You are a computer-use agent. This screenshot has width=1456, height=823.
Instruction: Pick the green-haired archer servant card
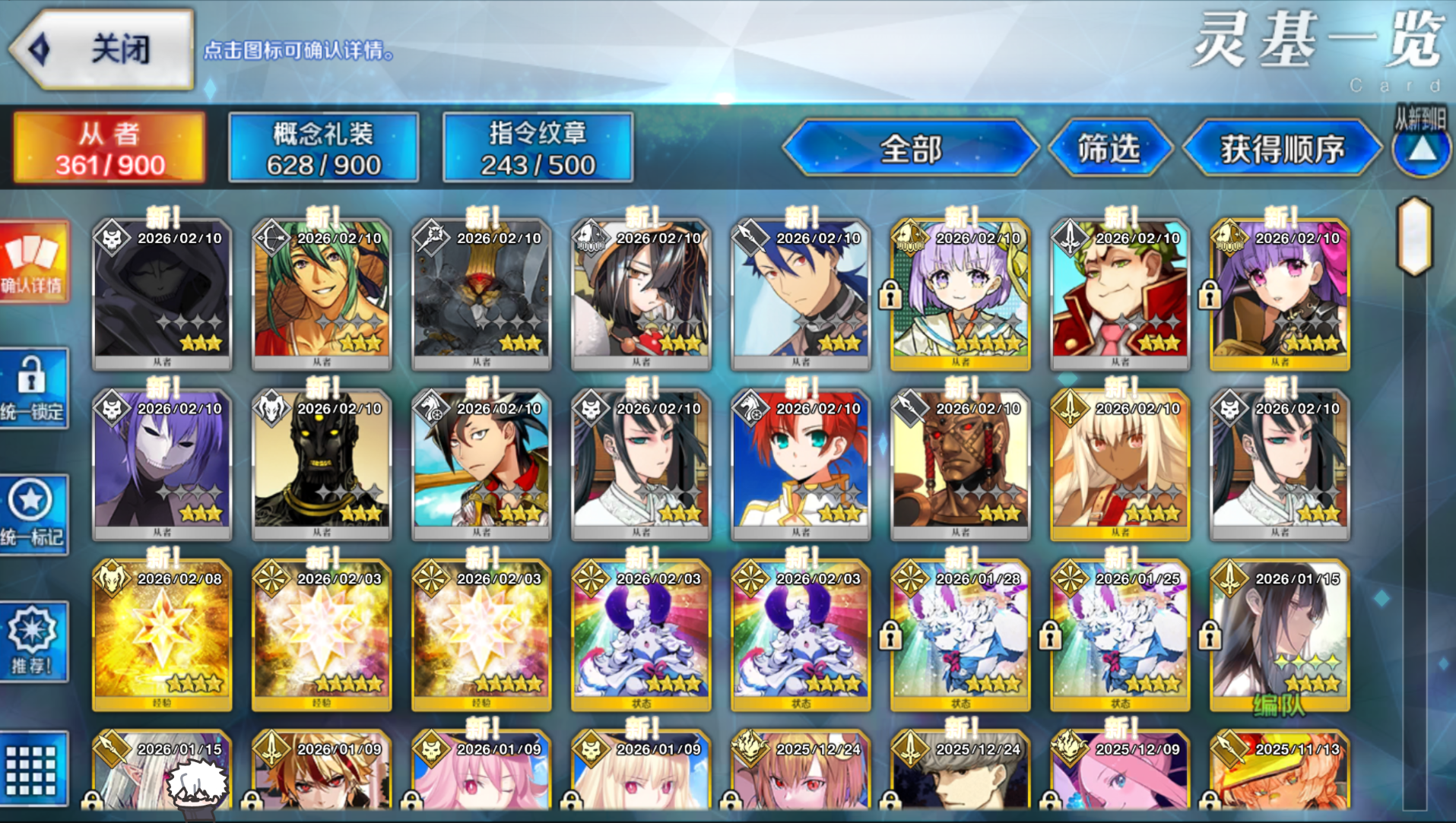tap(322, 293)
